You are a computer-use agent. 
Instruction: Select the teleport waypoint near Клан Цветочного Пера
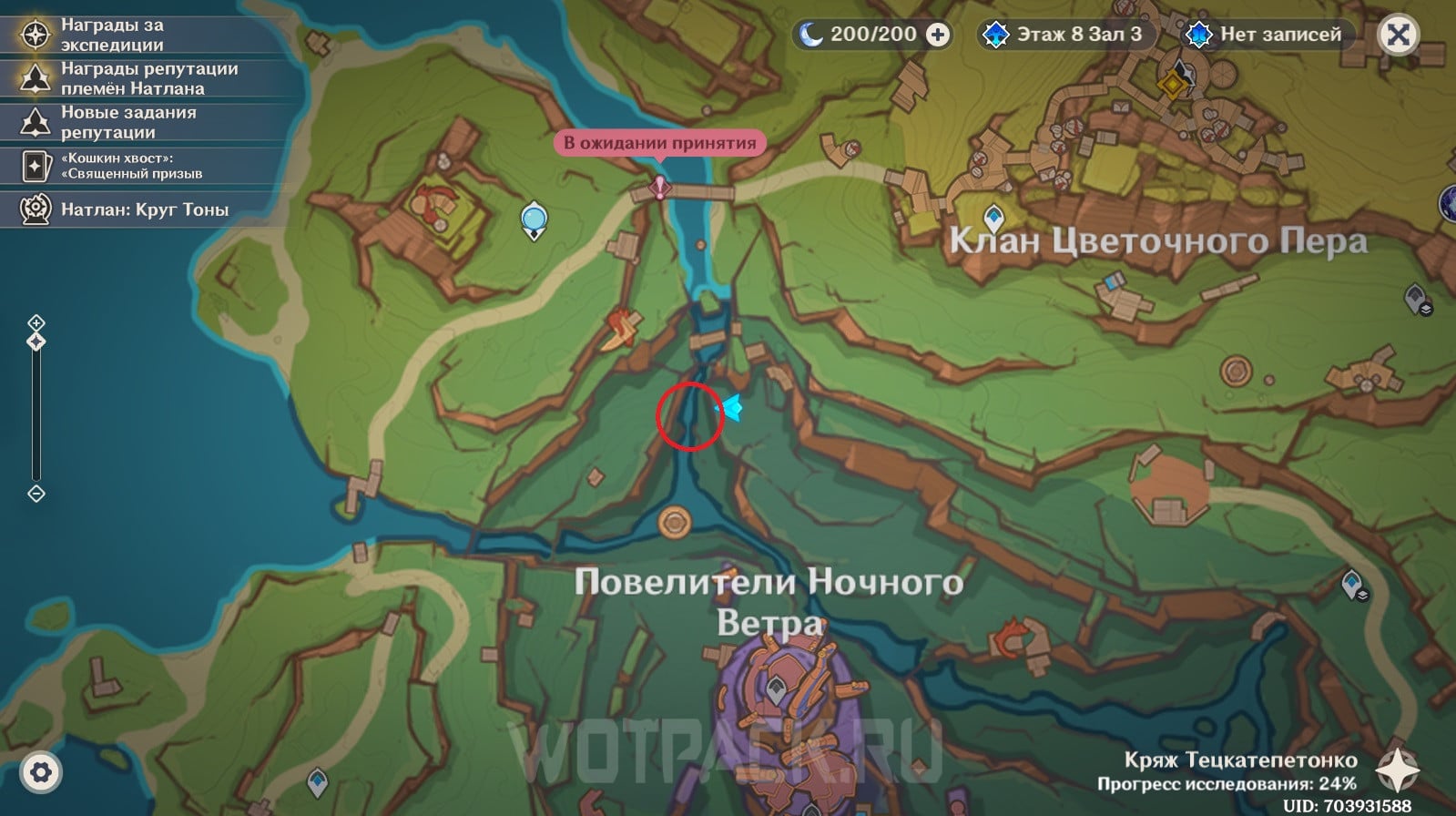(x=993, y=219)
